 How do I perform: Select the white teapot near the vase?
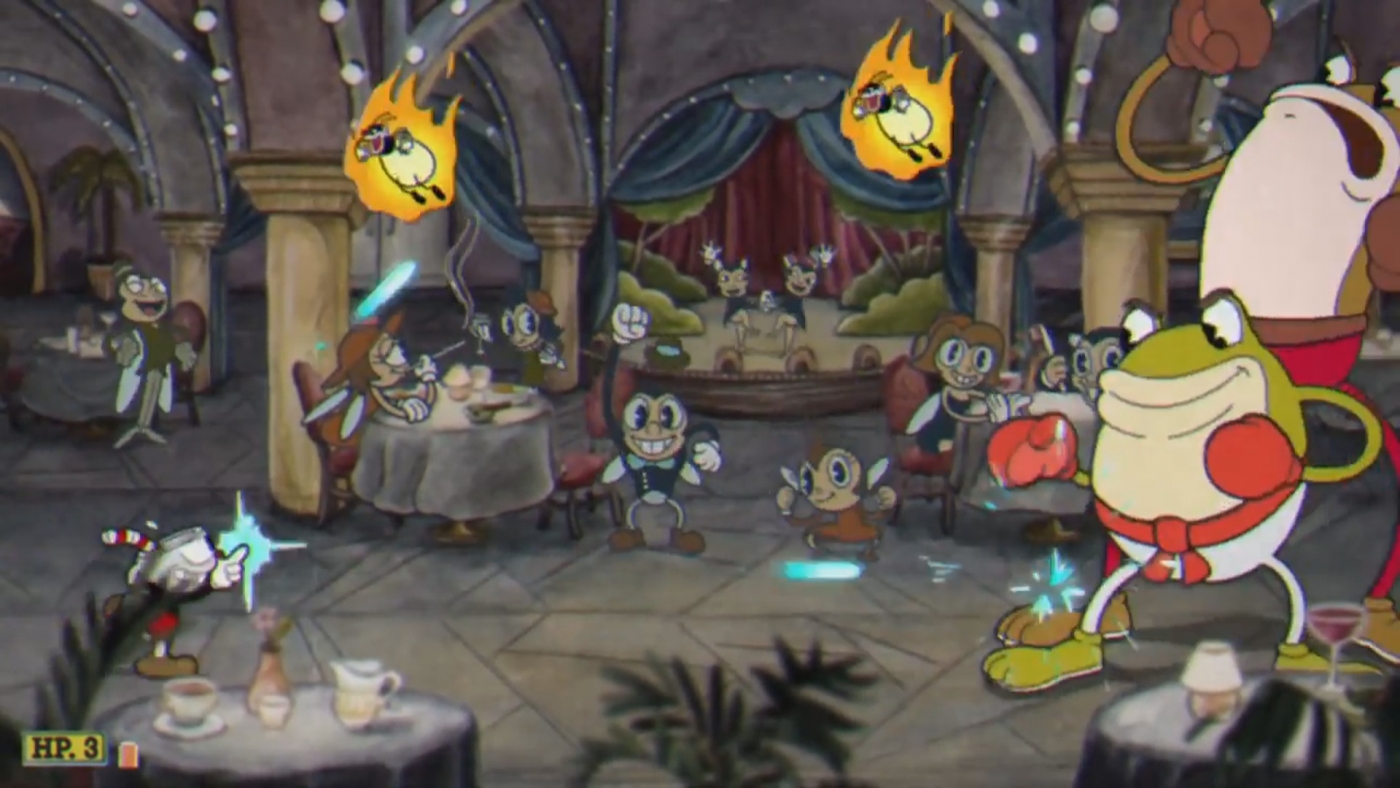355,690
